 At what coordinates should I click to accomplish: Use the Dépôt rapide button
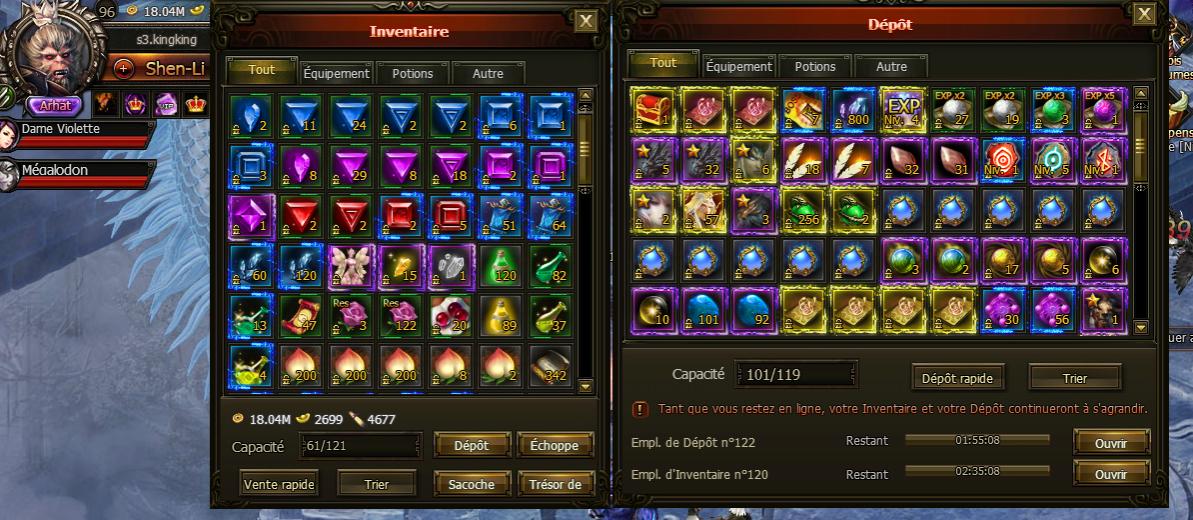tap(958, 377)
